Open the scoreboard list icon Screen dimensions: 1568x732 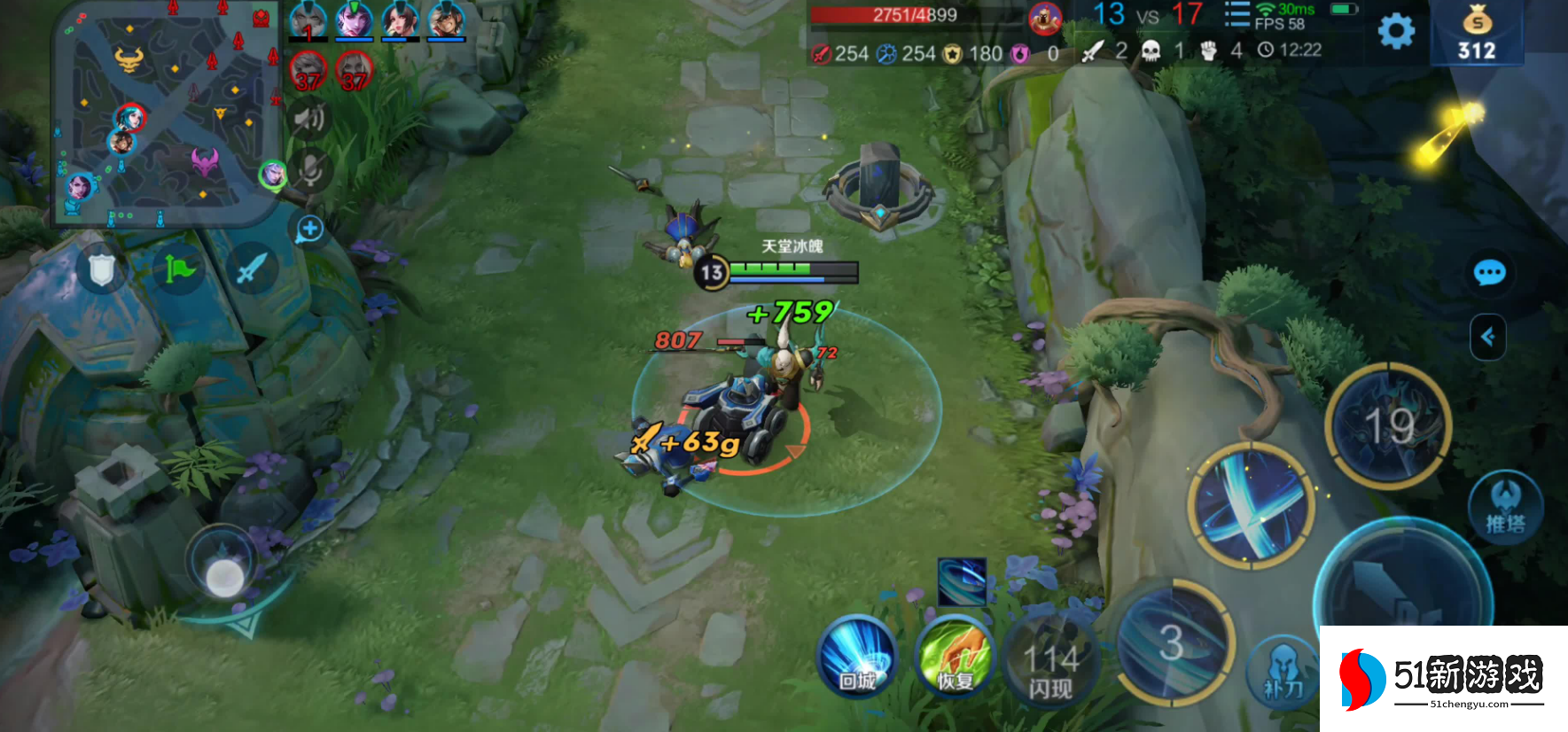click(1236, 15)
